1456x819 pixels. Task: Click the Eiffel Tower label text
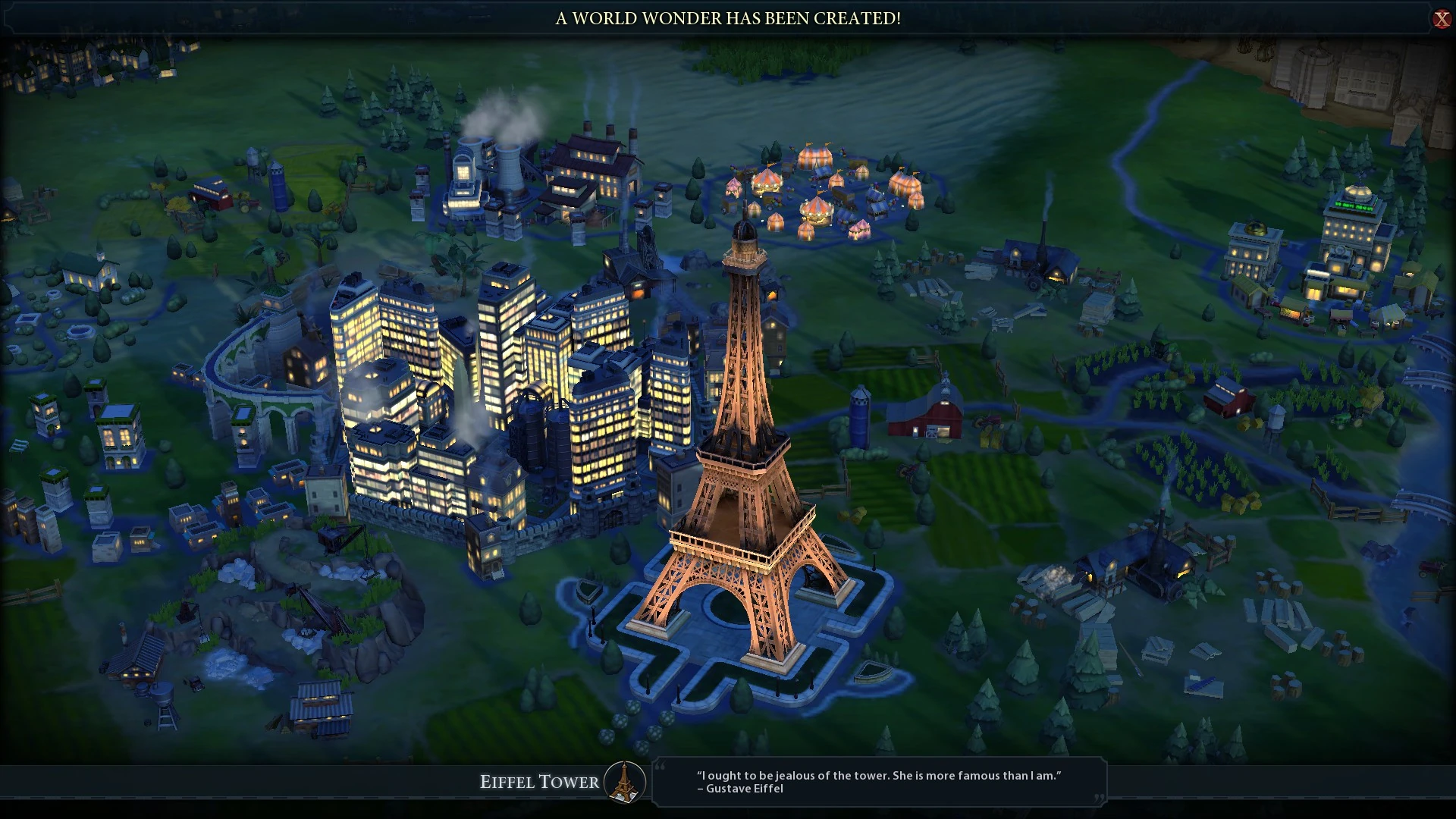click(540, 780)
